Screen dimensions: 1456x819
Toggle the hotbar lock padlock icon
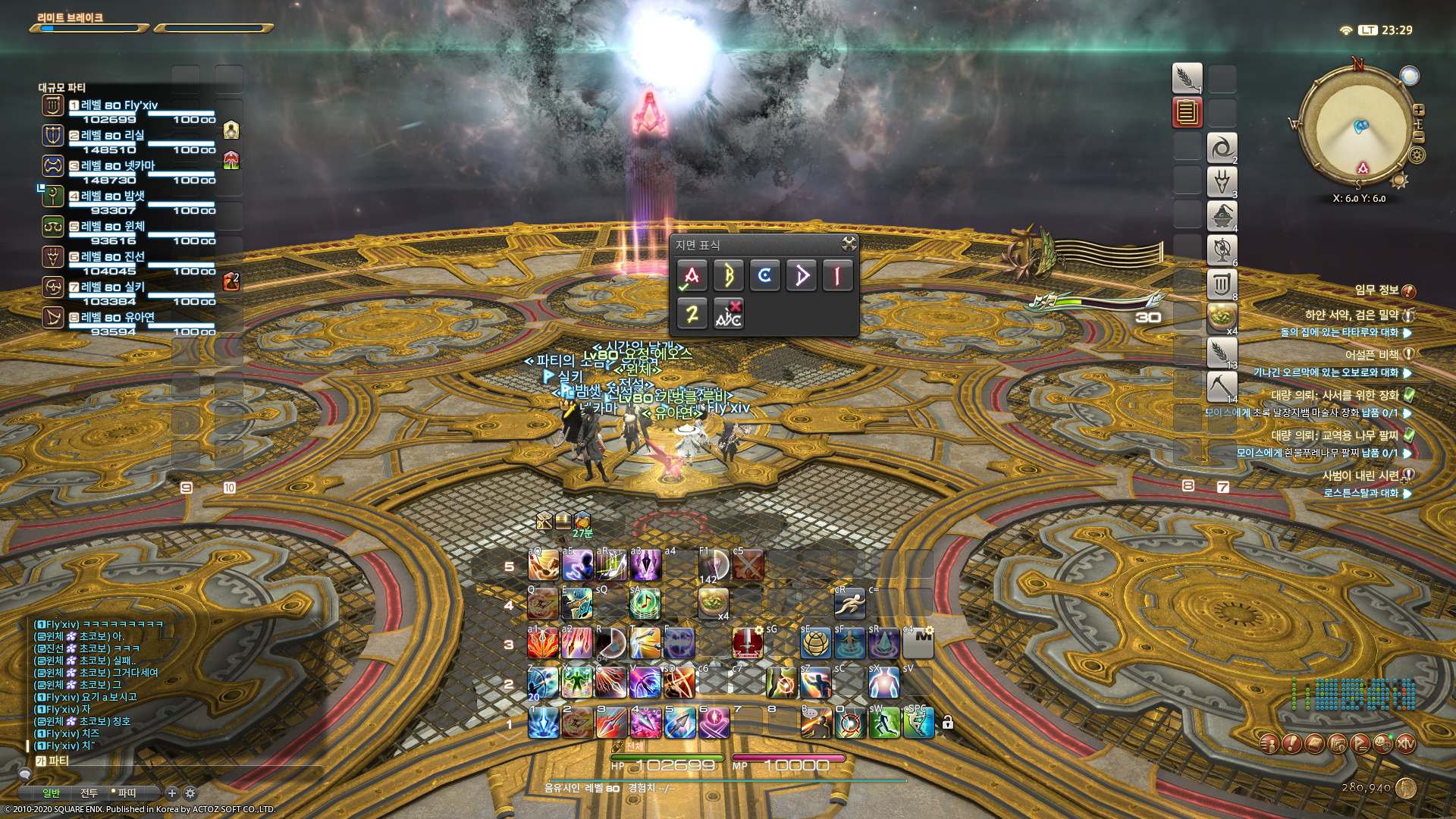948,723
